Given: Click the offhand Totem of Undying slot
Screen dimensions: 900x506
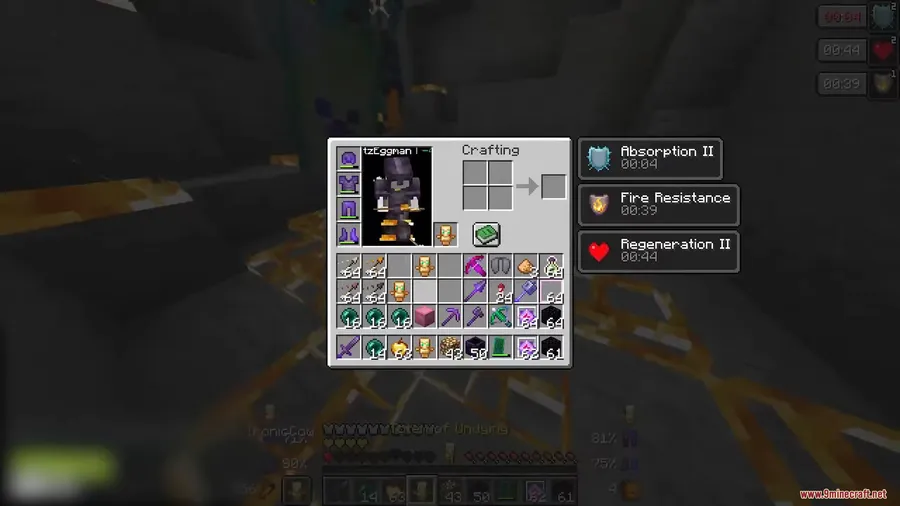Looking at the screenshot, I should point(446,234).
